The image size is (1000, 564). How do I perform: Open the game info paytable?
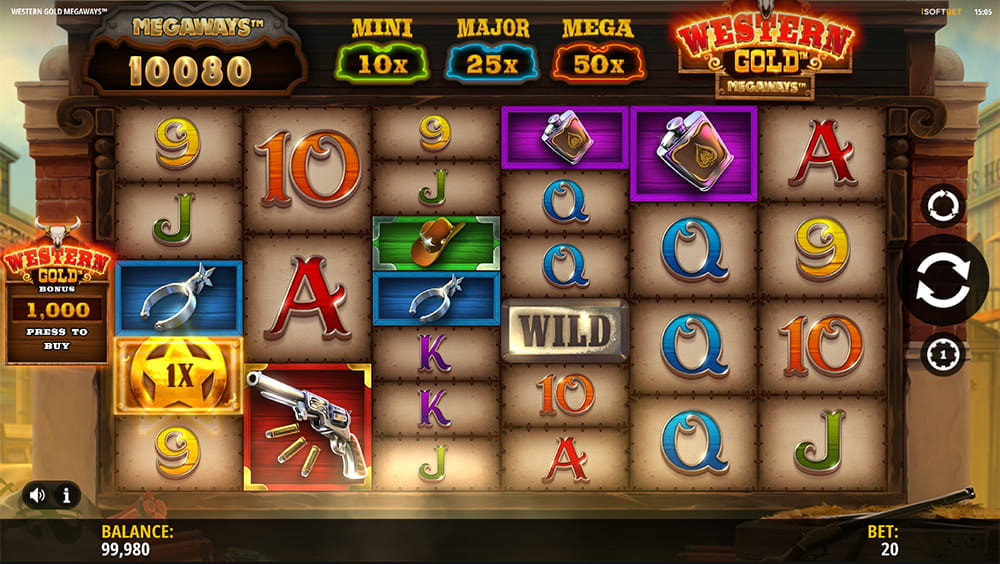point(66,494)
